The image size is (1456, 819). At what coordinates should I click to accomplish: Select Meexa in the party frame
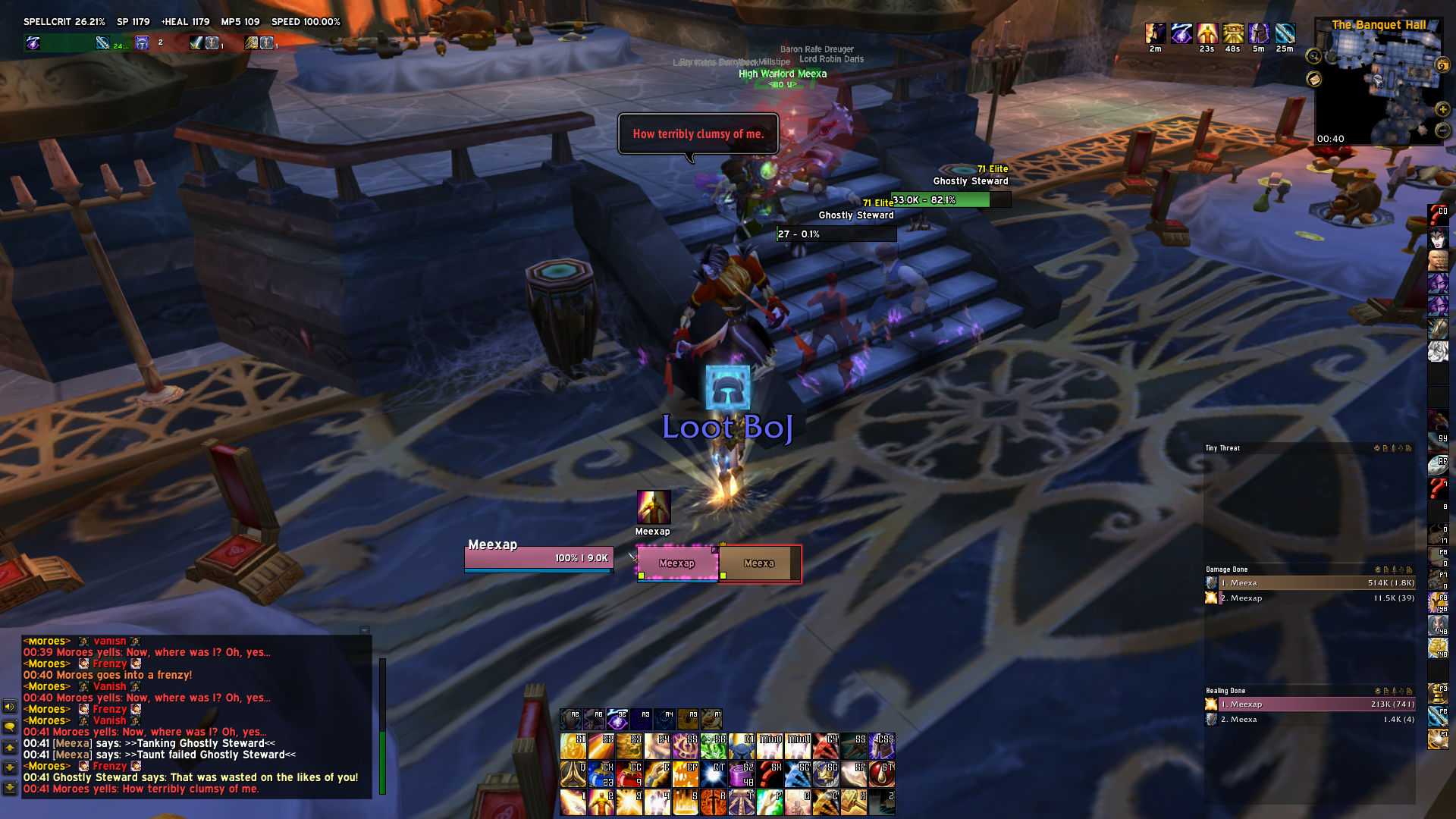pyautogui.click(x=759, y=563)
